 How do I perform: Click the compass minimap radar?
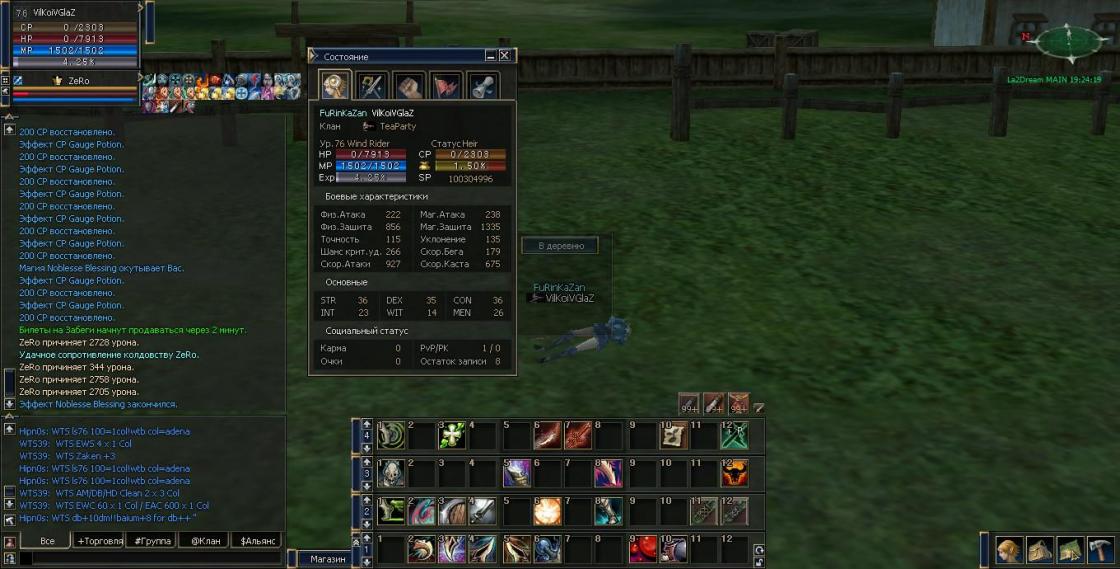(1068, 43)
